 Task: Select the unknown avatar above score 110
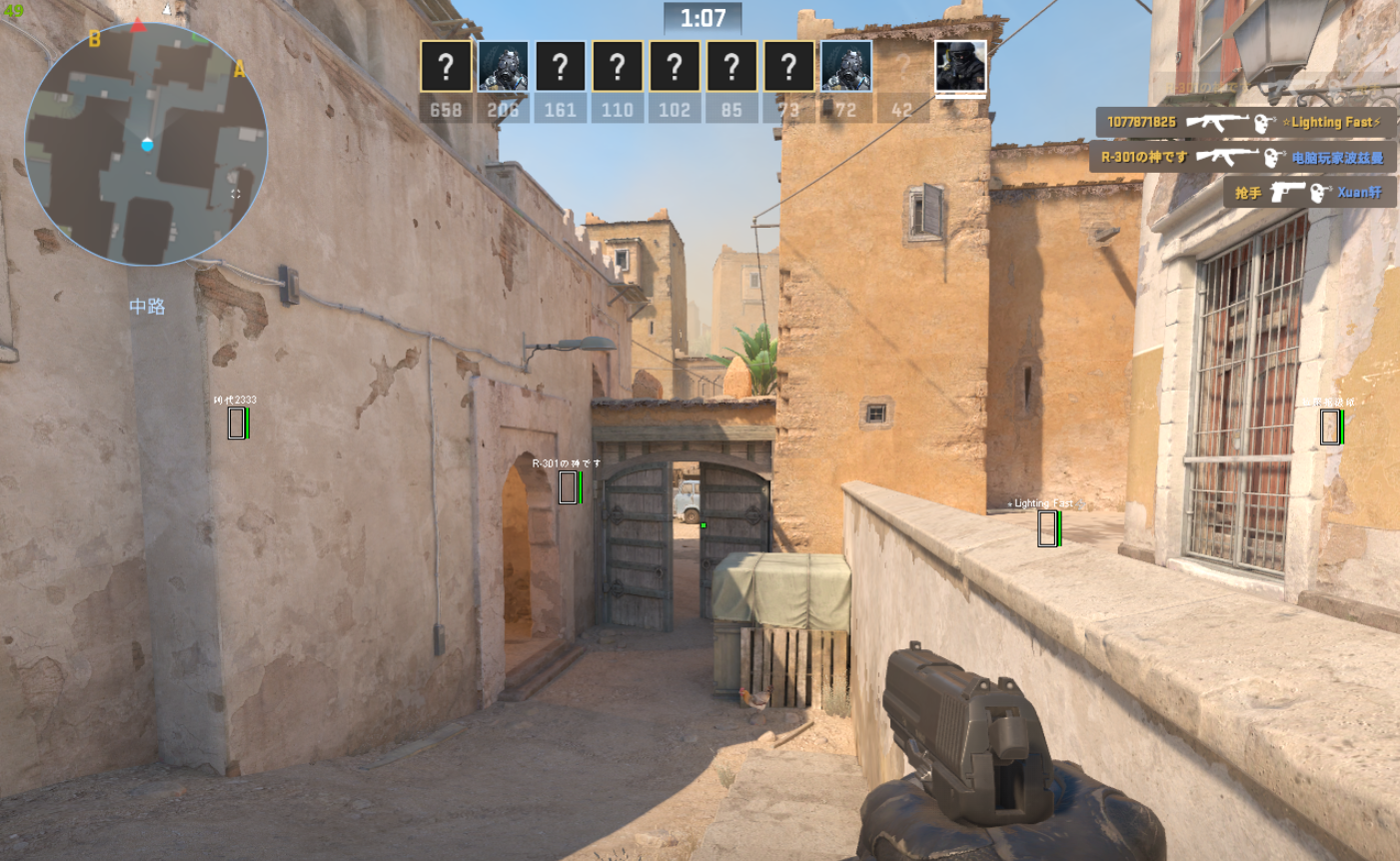(x=618, y=67)
